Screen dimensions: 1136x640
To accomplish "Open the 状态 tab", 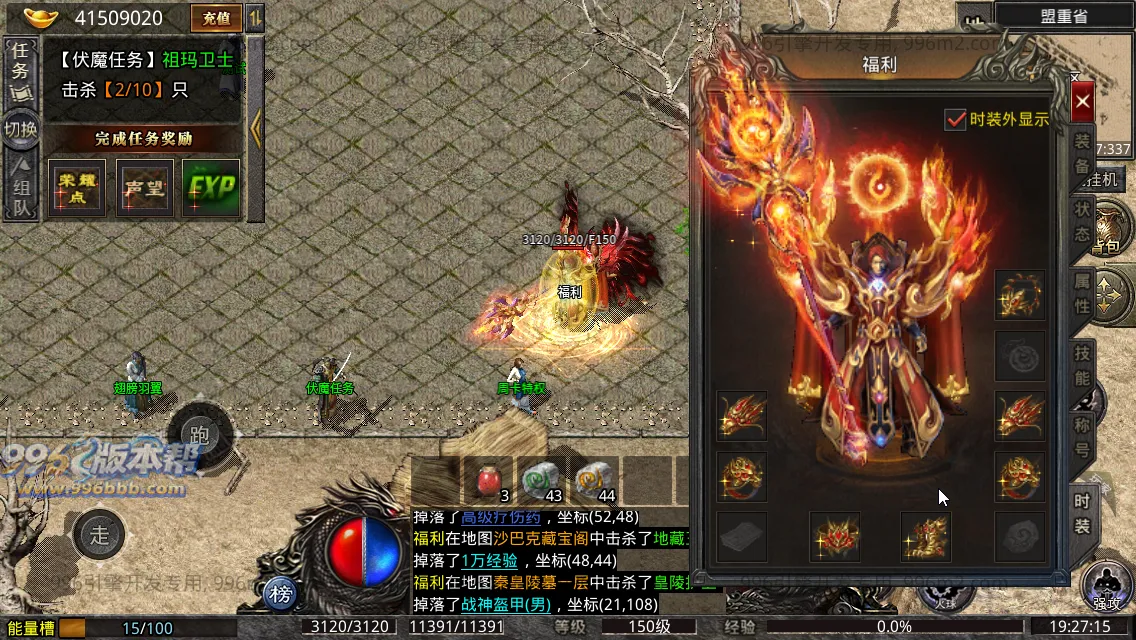I will coord(1082,222).
